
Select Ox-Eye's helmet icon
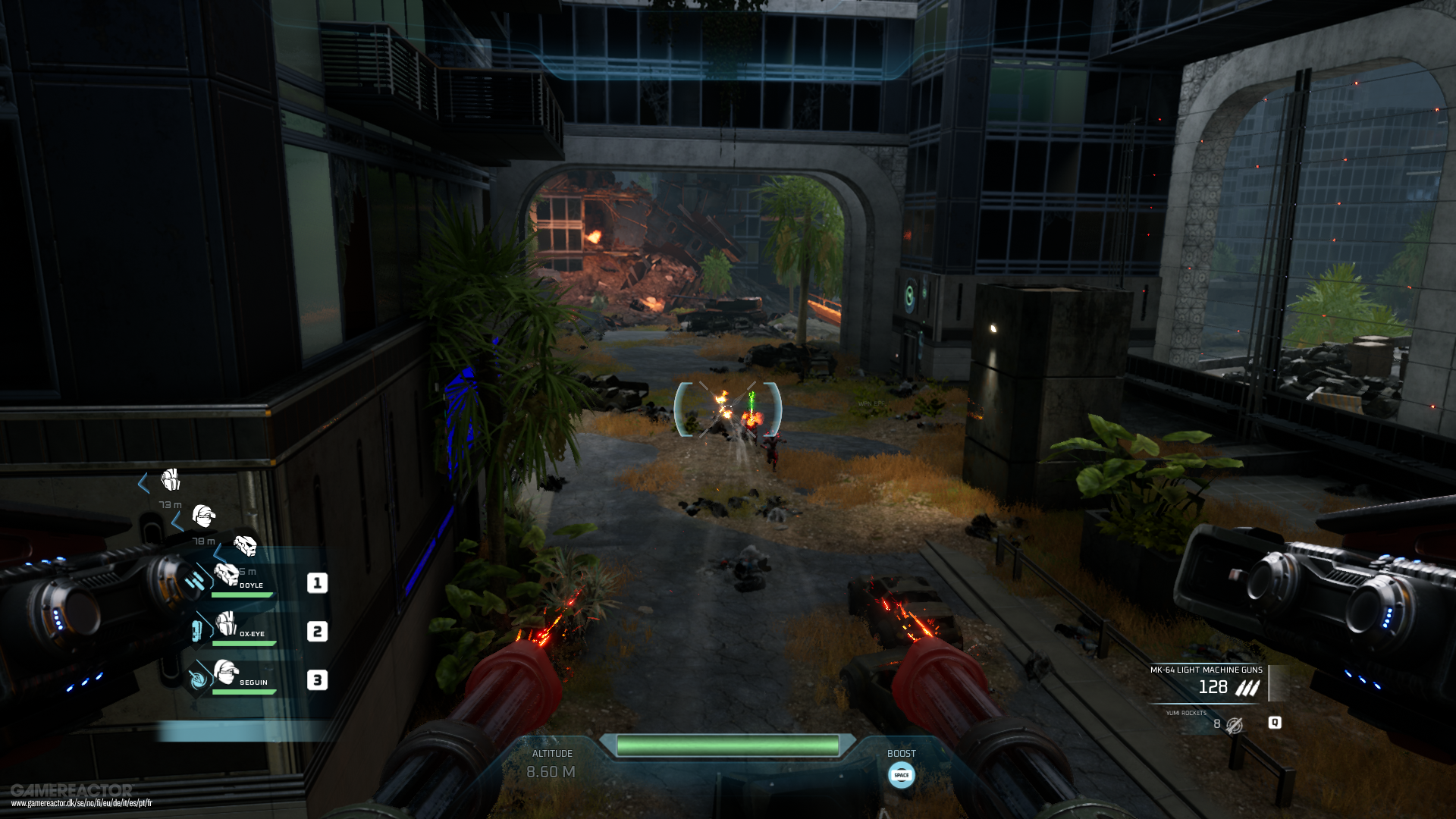pos(225,624)
